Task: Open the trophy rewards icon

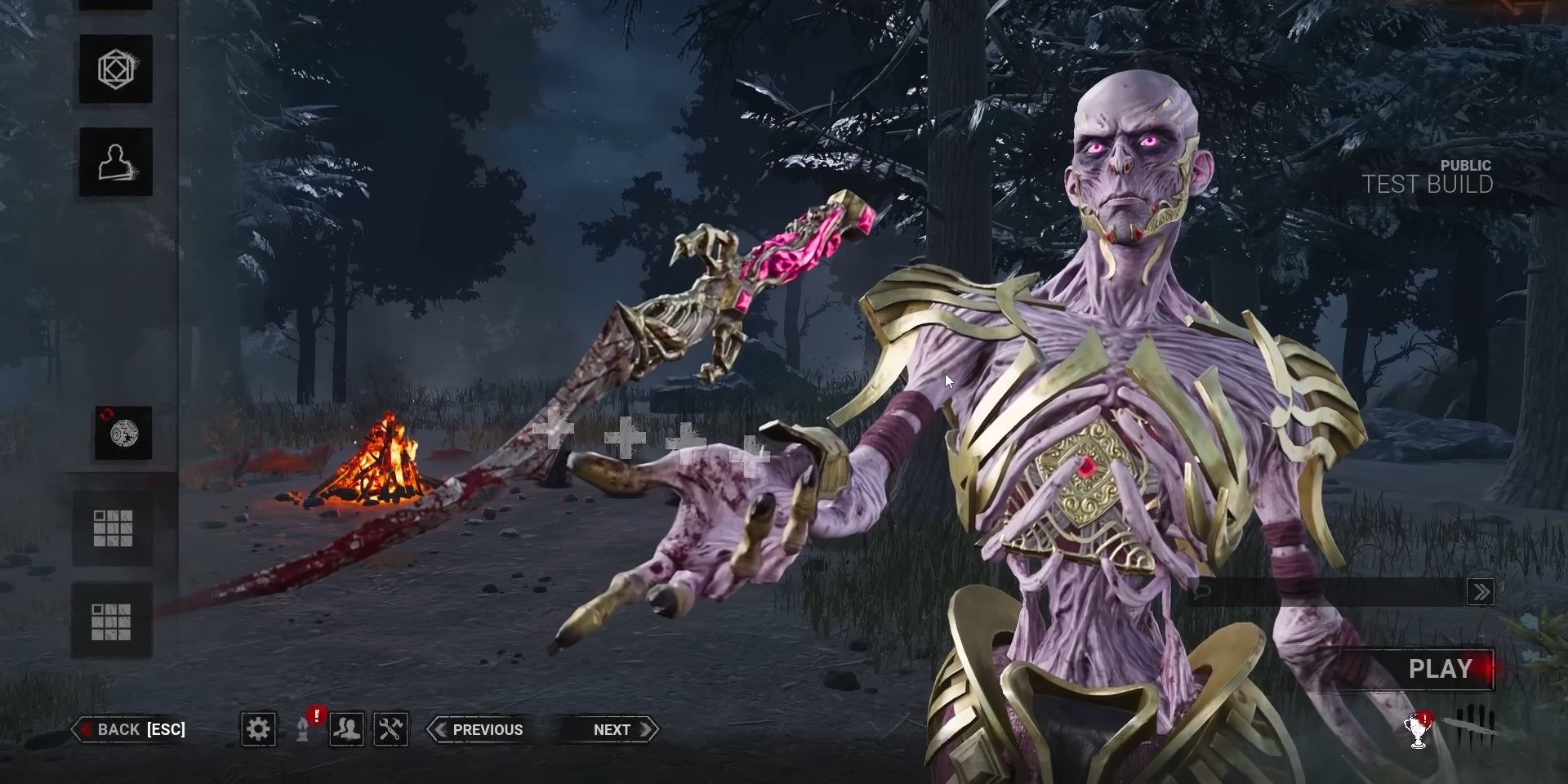Action: coord(1418,731)
